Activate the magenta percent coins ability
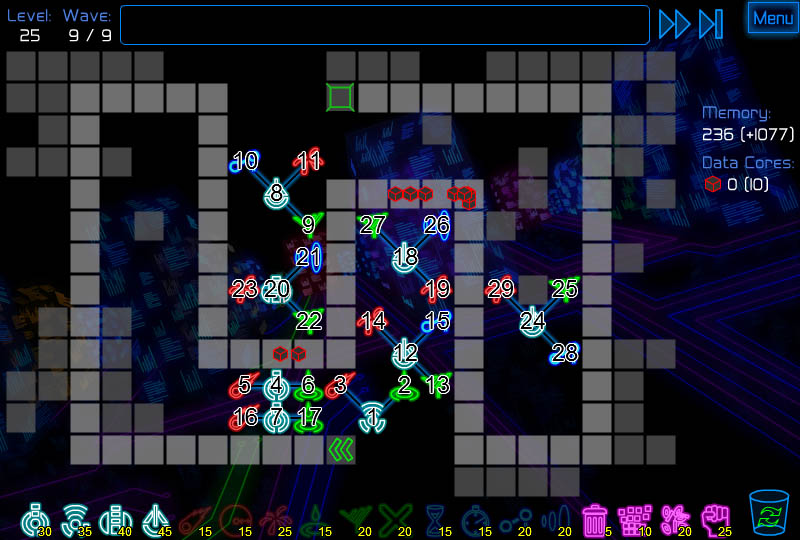 pyautogui.click(x=675, y=519)
